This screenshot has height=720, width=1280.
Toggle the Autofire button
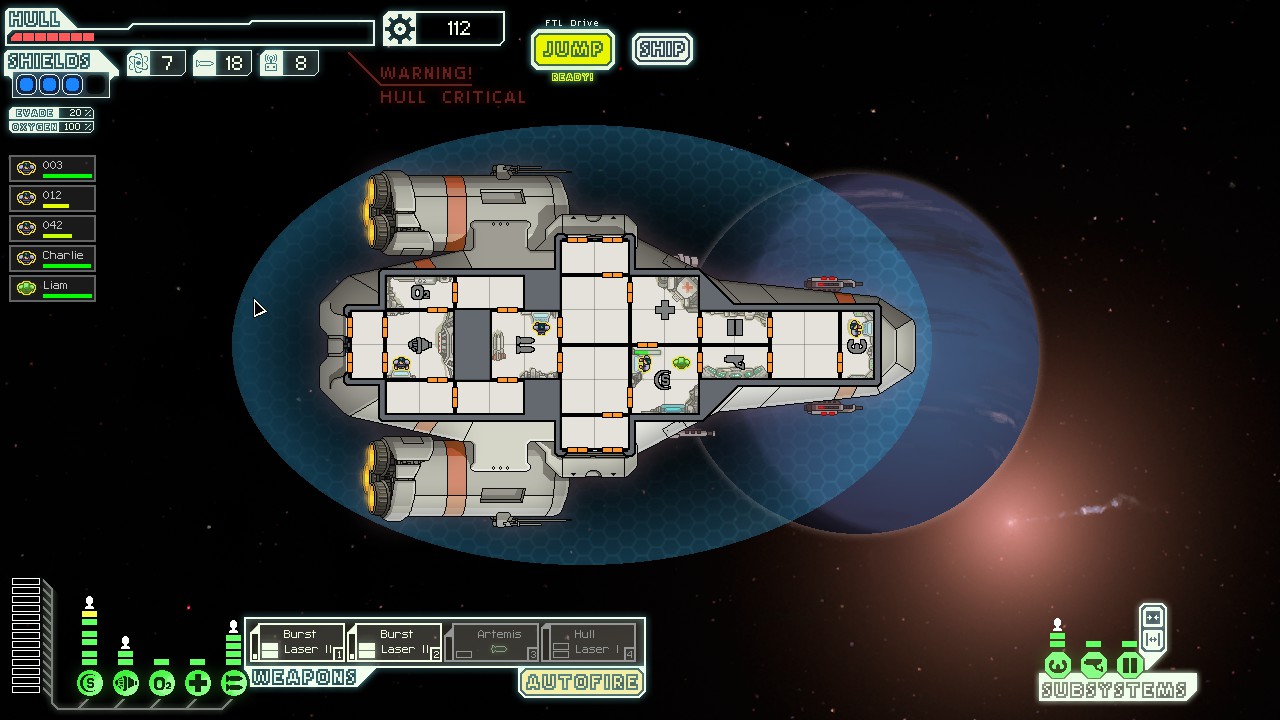click(581, 683)
